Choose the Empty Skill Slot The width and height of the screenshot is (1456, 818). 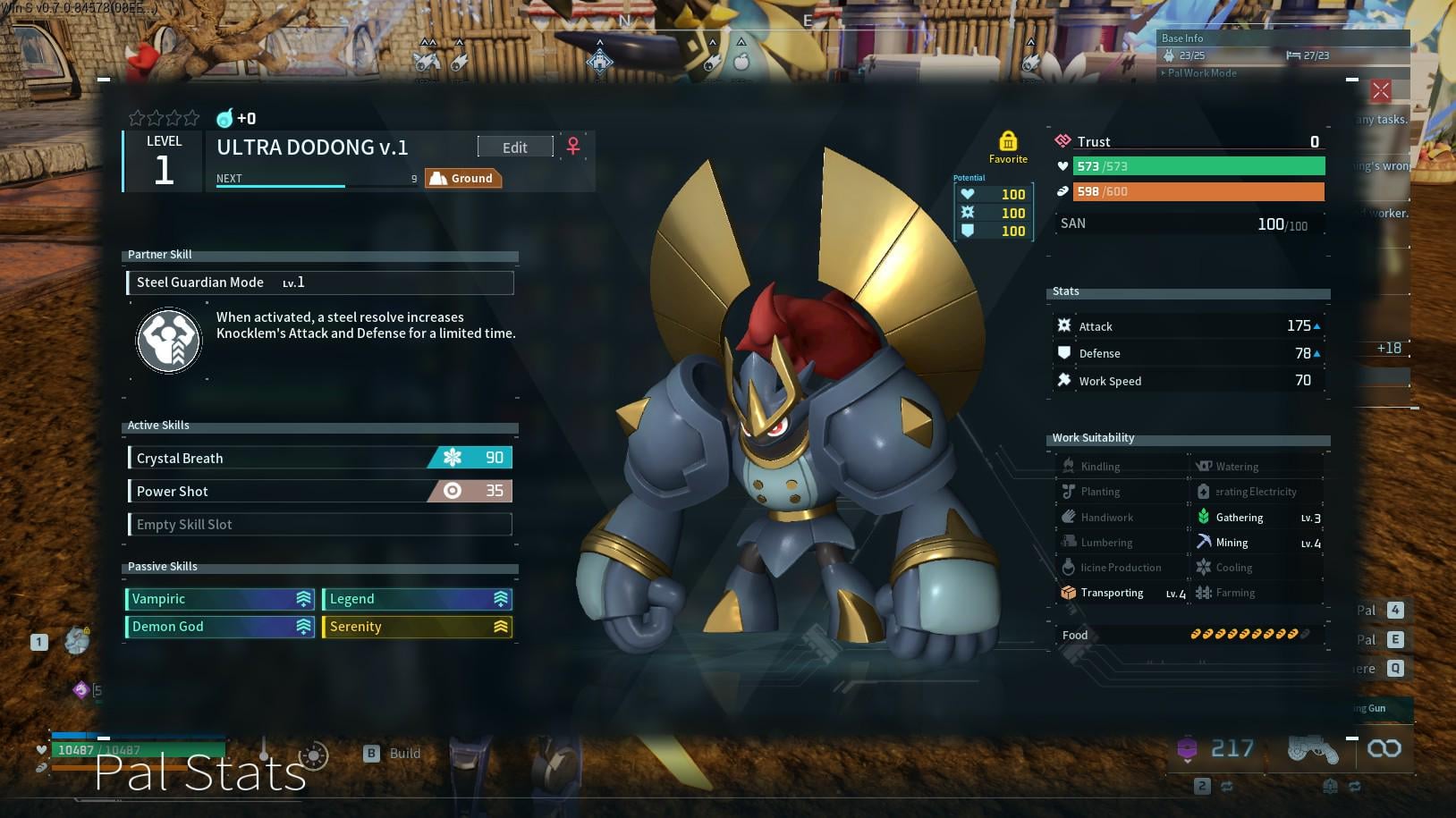(320, 525)
